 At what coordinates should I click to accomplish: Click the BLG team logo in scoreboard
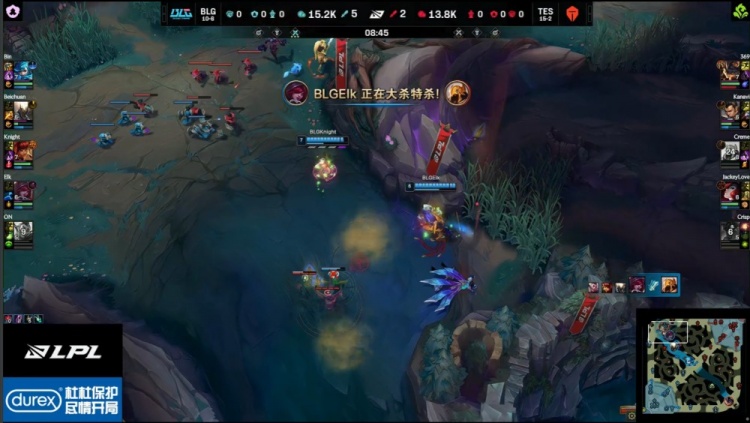pos(180,14)
